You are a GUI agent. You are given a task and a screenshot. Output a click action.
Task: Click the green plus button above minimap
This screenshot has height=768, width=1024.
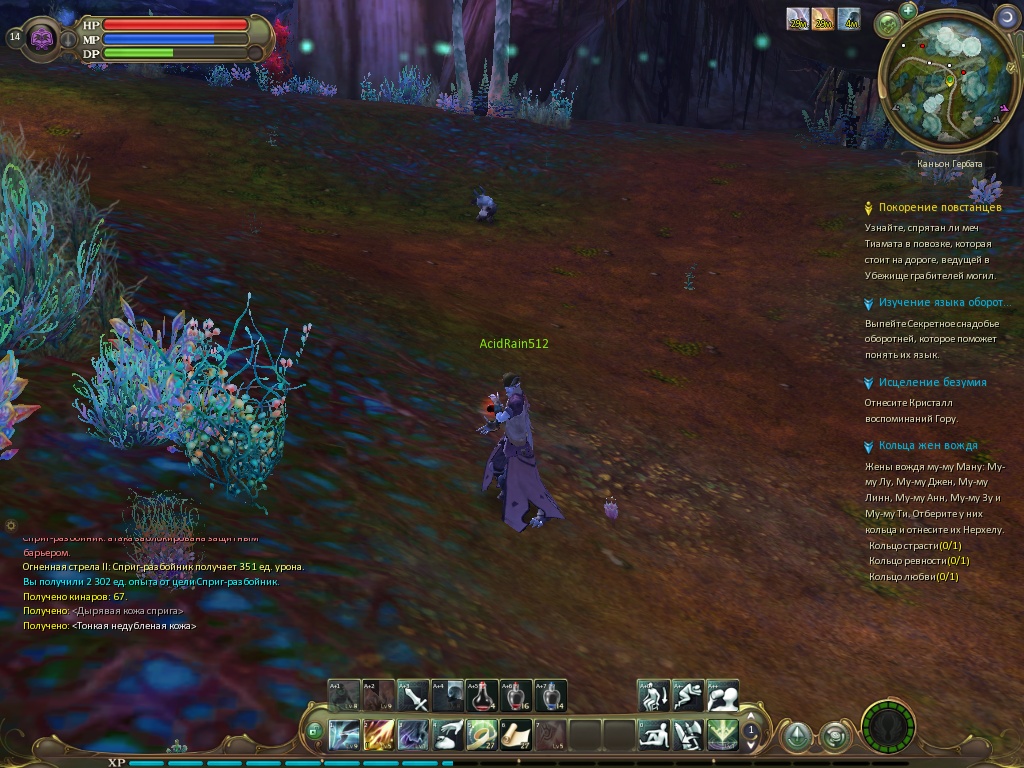(908, 11)
